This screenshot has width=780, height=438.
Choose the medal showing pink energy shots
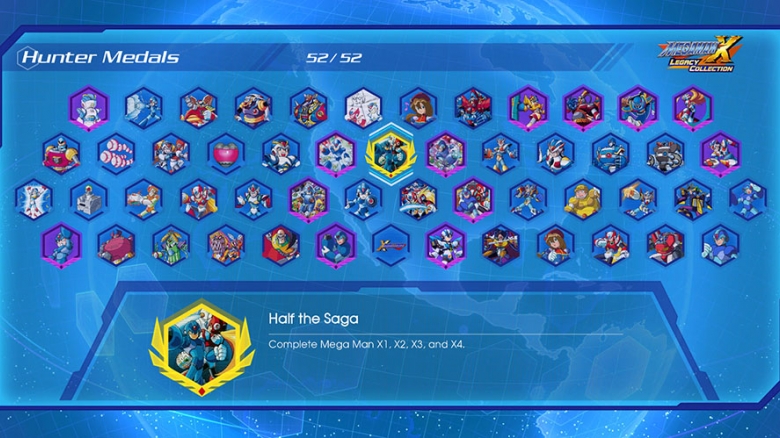pos(116,153)
